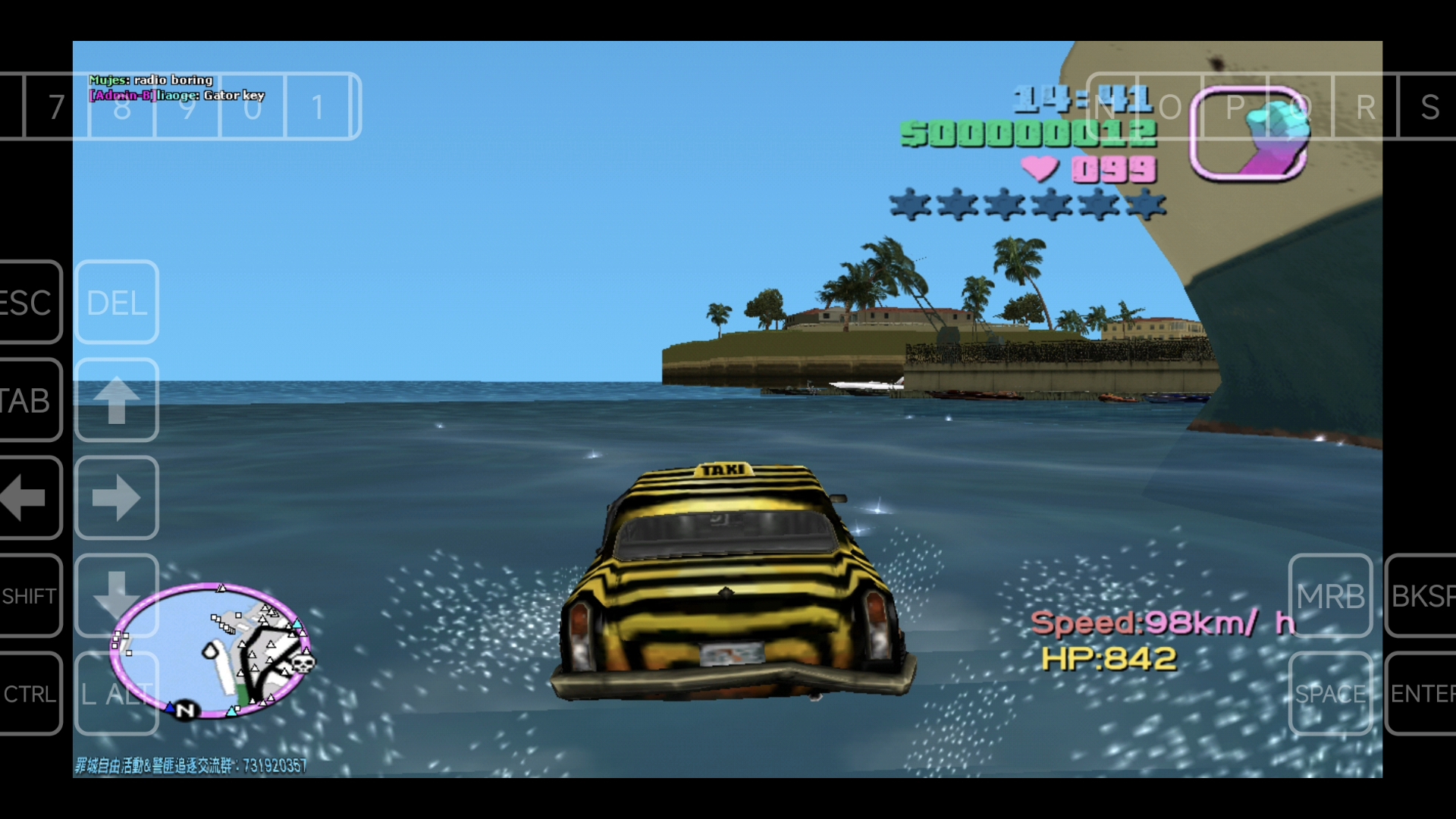Image resolution: width=1456 pixels, height=819 pixels.
Task: Tap the right arrow key
Action: [117, 498]
